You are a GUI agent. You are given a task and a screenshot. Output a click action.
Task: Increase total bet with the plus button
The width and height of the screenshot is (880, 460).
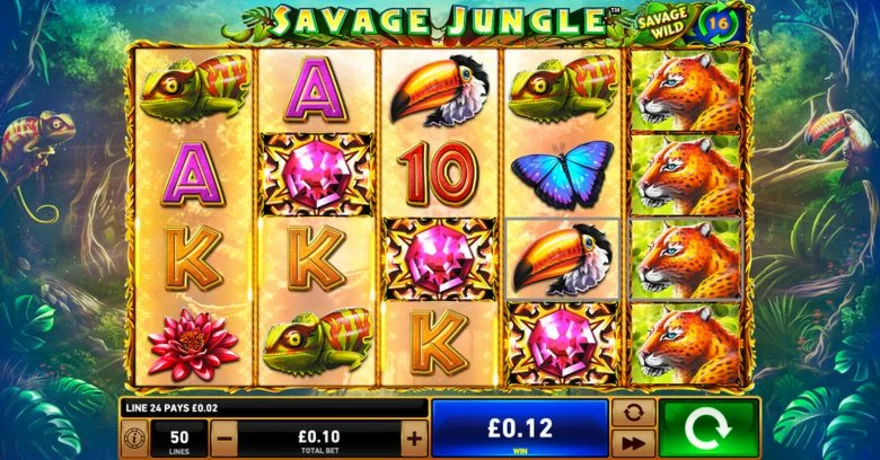tap(413, 437)
